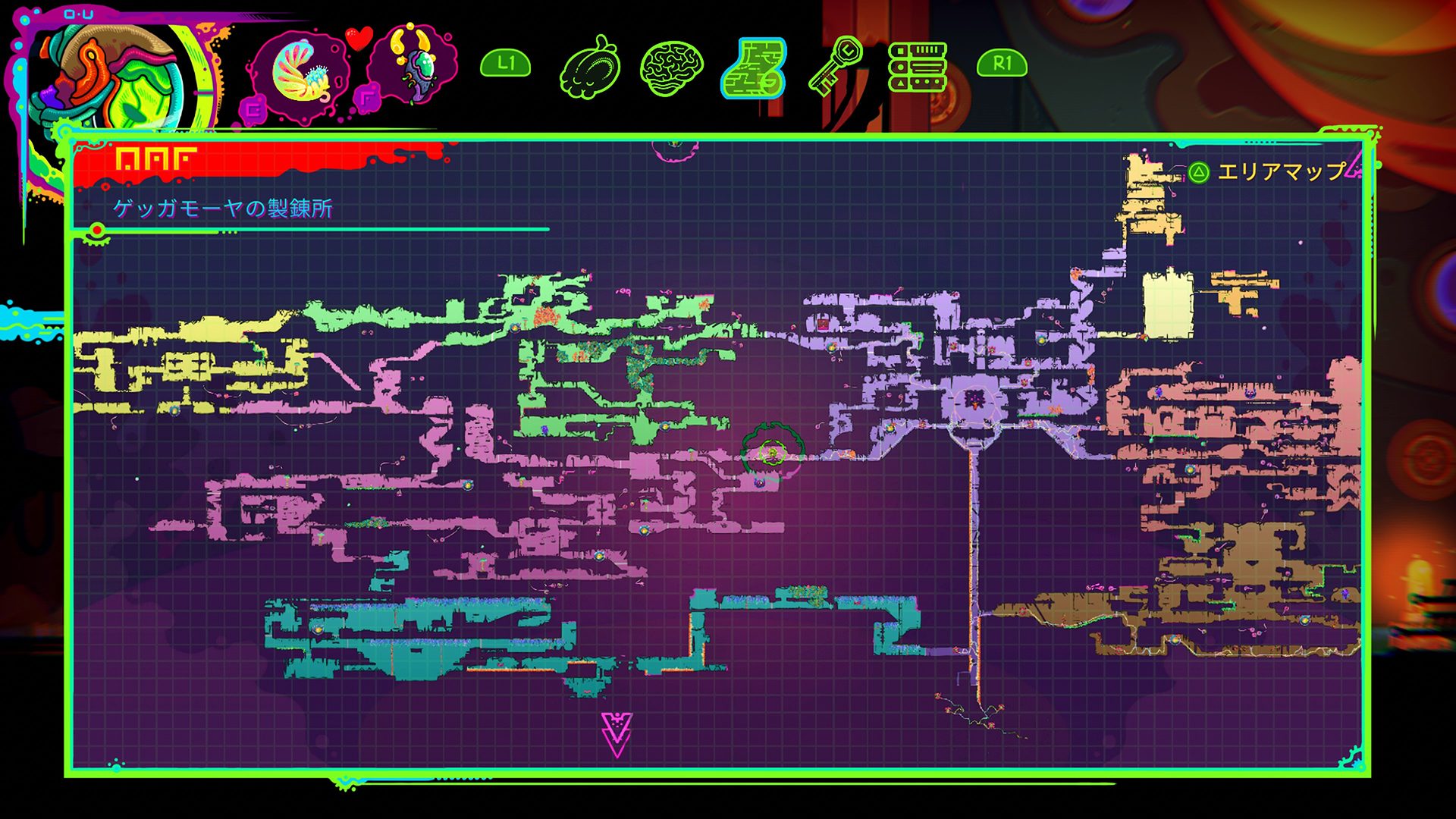Select the horned beetle creature icon

[x=413, y=64]
